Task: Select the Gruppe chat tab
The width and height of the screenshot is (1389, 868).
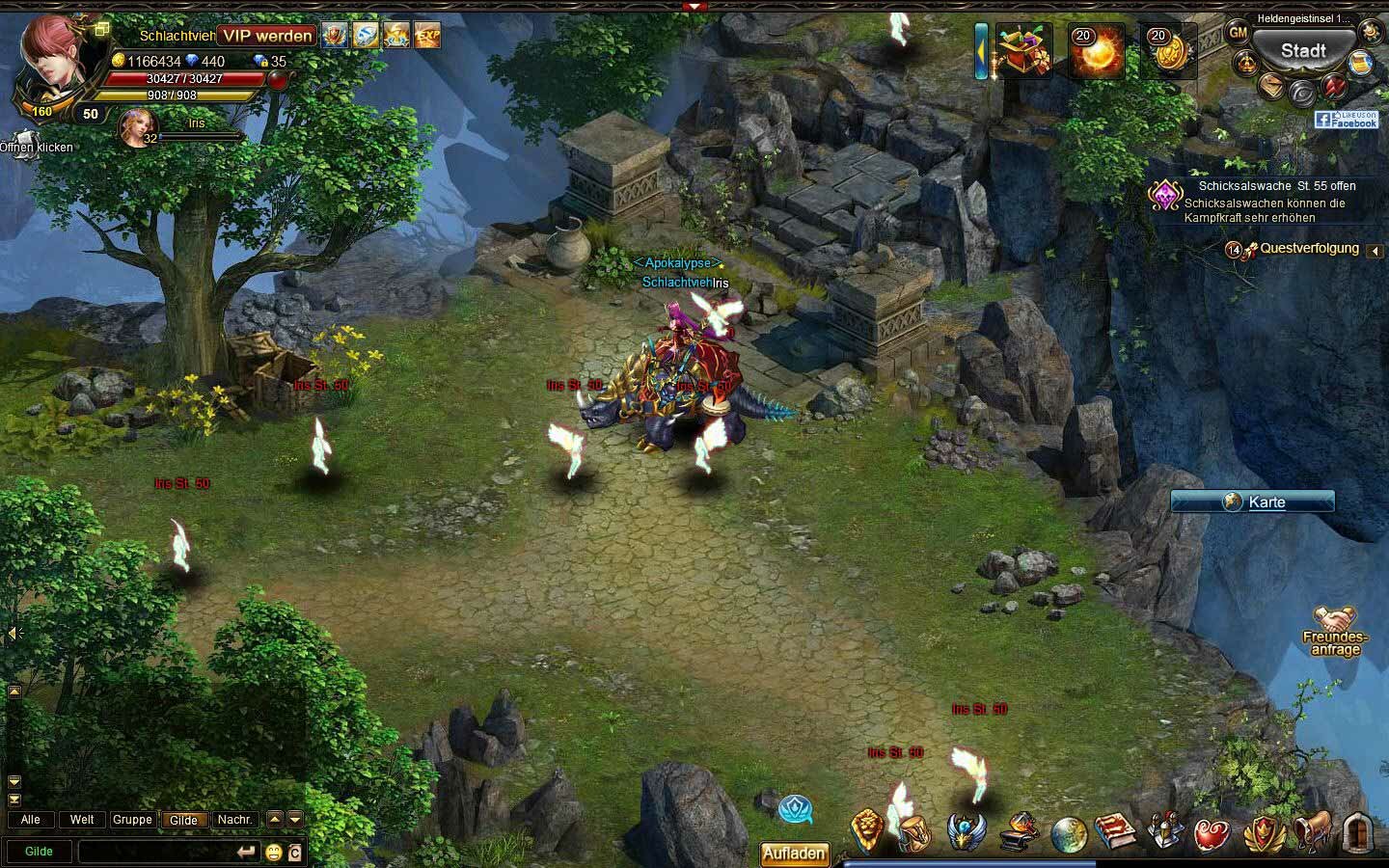Action: 132,820
